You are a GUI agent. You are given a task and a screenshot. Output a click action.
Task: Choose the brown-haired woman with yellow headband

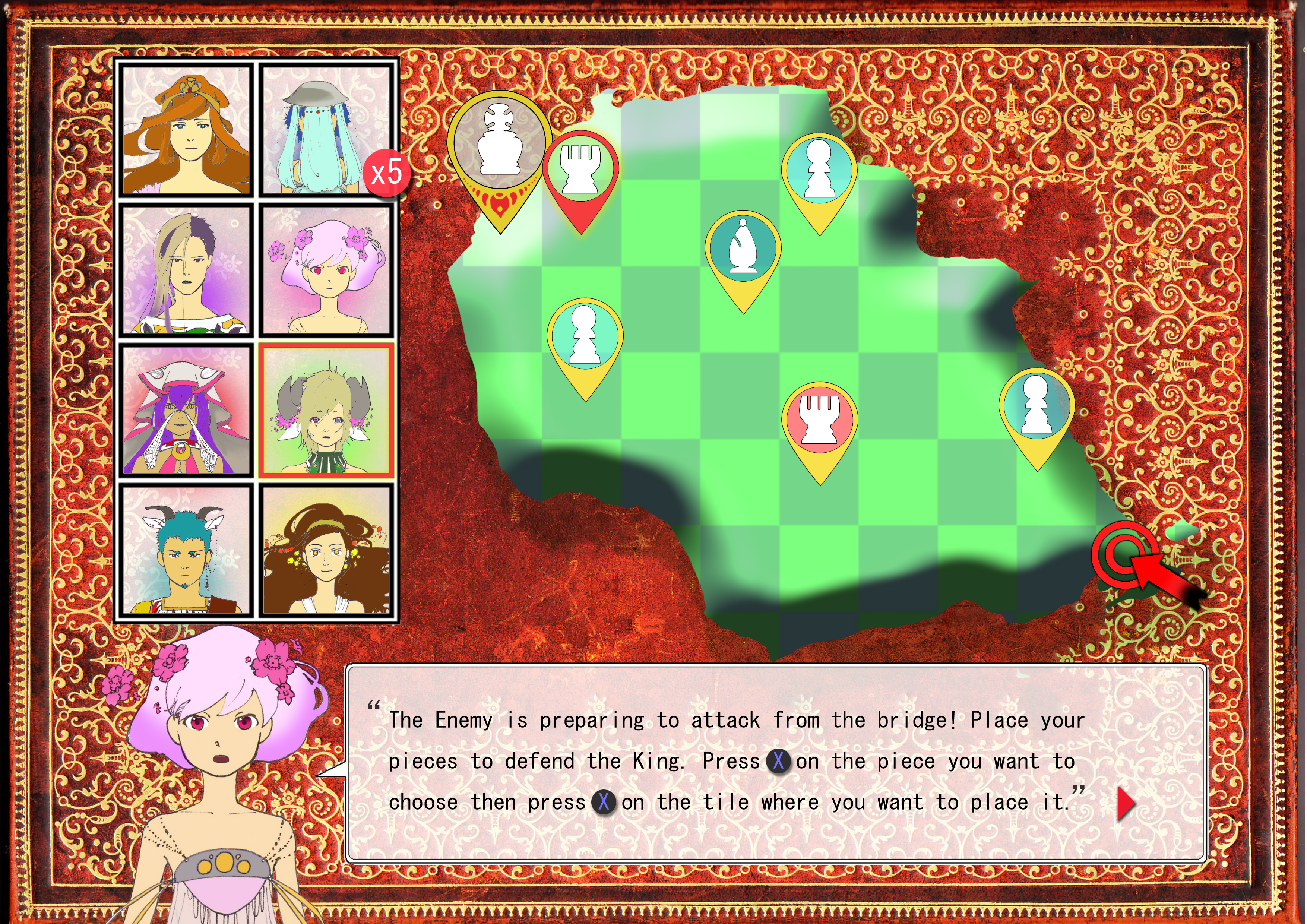[326, 550]
